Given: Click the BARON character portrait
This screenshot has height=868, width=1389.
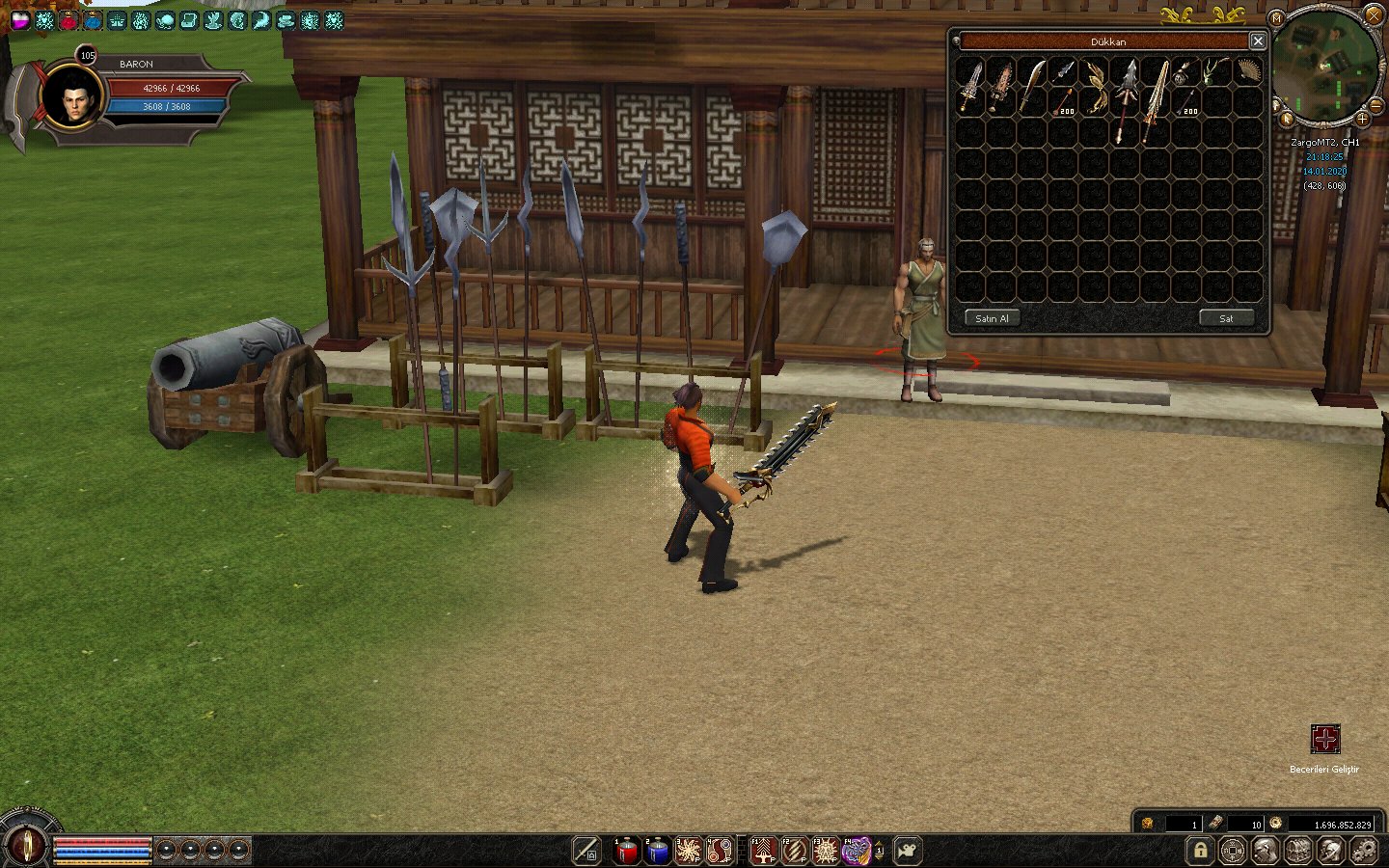Looking at the screenshot, I should click(x=73, y=96).
